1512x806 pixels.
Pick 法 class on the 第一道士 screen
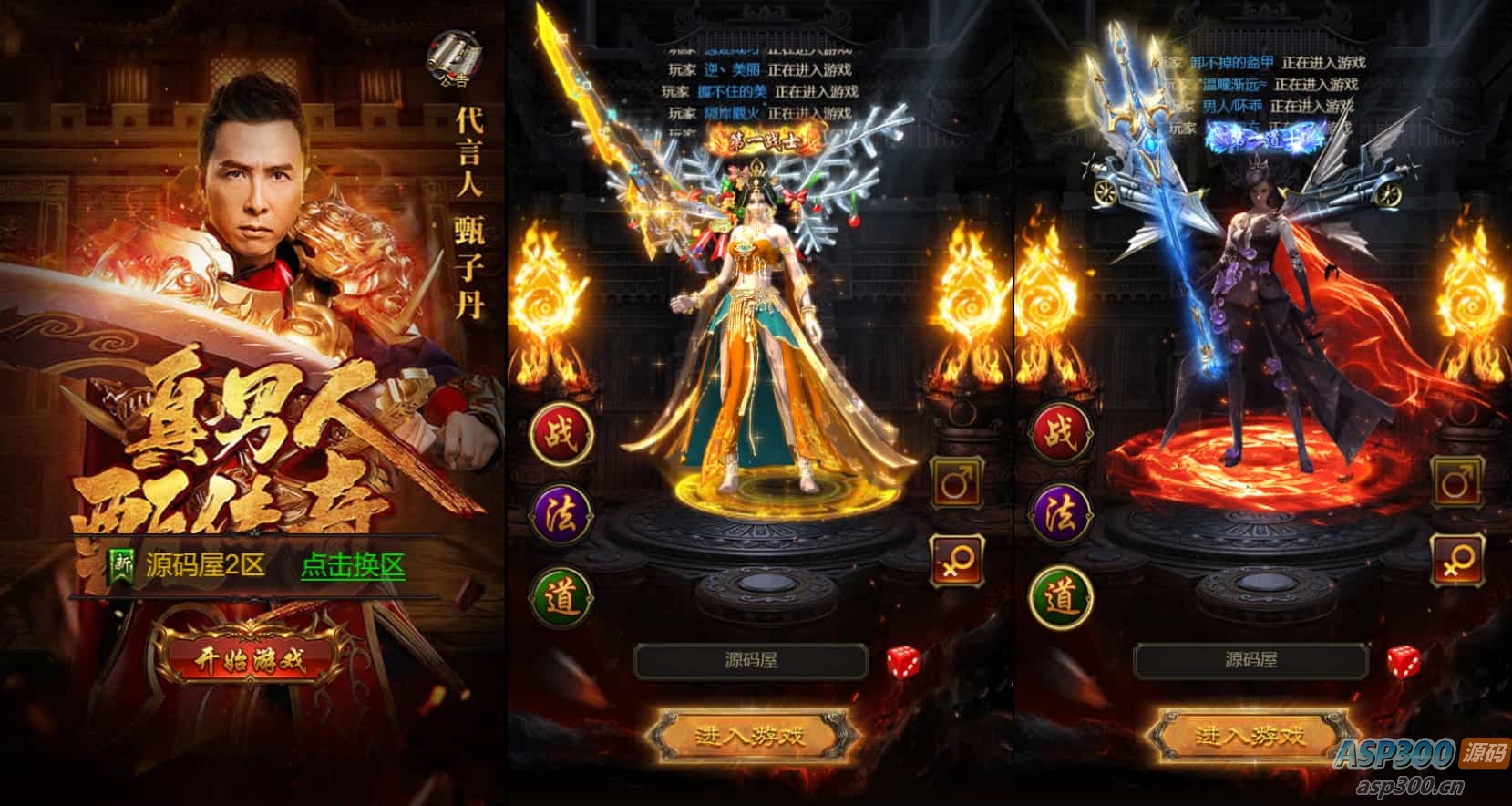(x=1060, y=515)
